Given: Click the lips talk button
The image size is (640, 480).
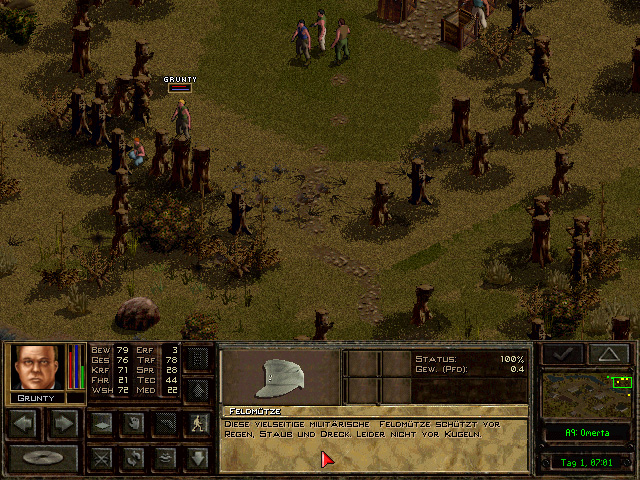Looking at the screenshot, I should (x=165, y=459).
